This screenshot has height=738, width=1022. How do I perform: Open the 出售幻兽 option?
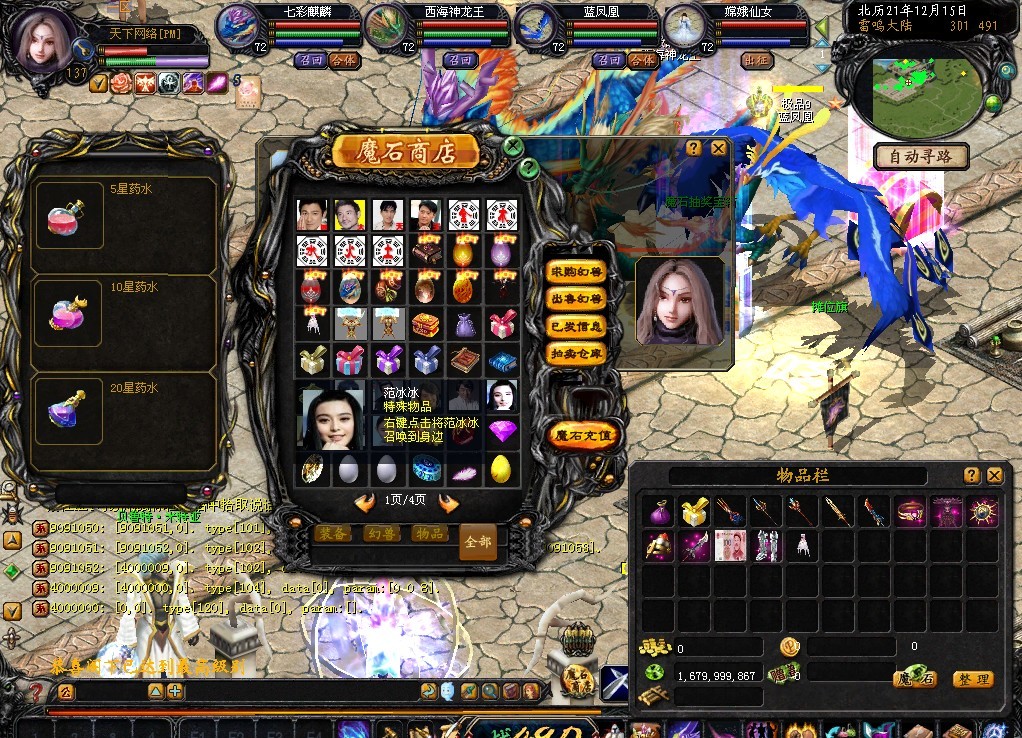[x=576, y=298]
